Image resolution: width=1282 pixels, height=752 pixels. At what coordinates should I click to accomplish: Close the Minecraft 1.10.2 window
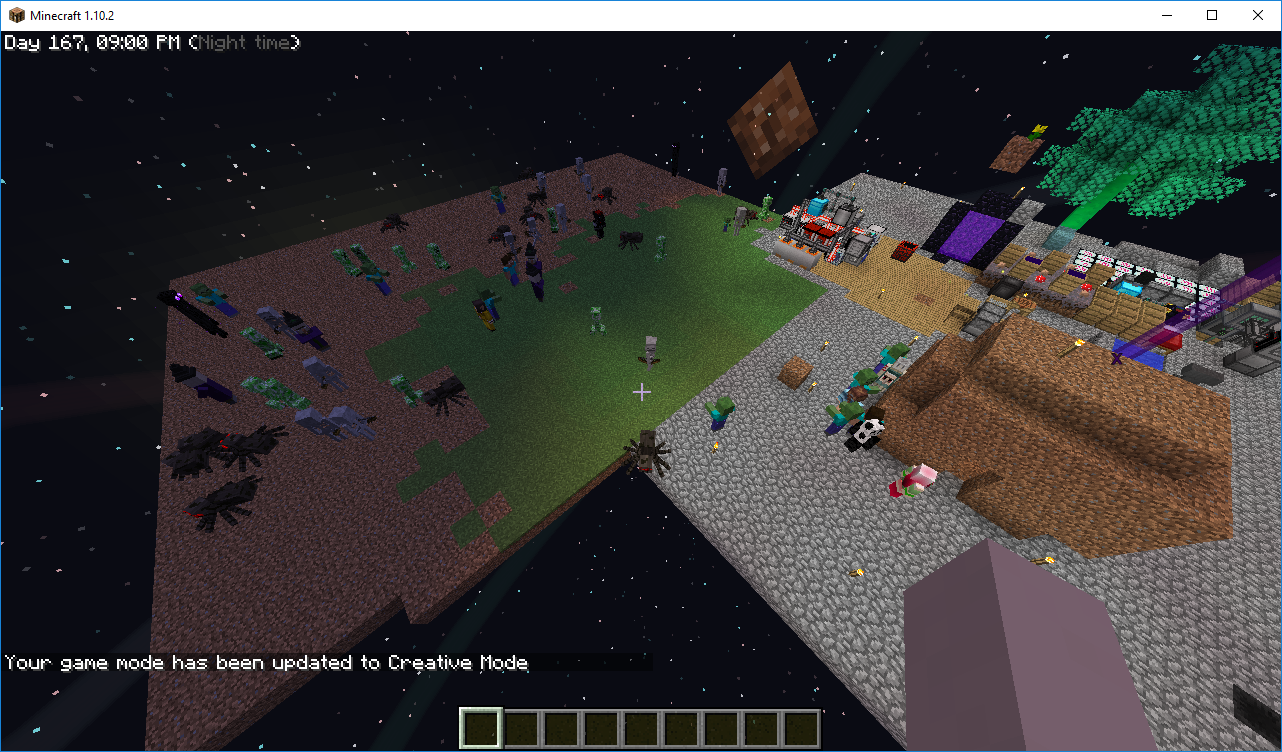click(1258, 15)
